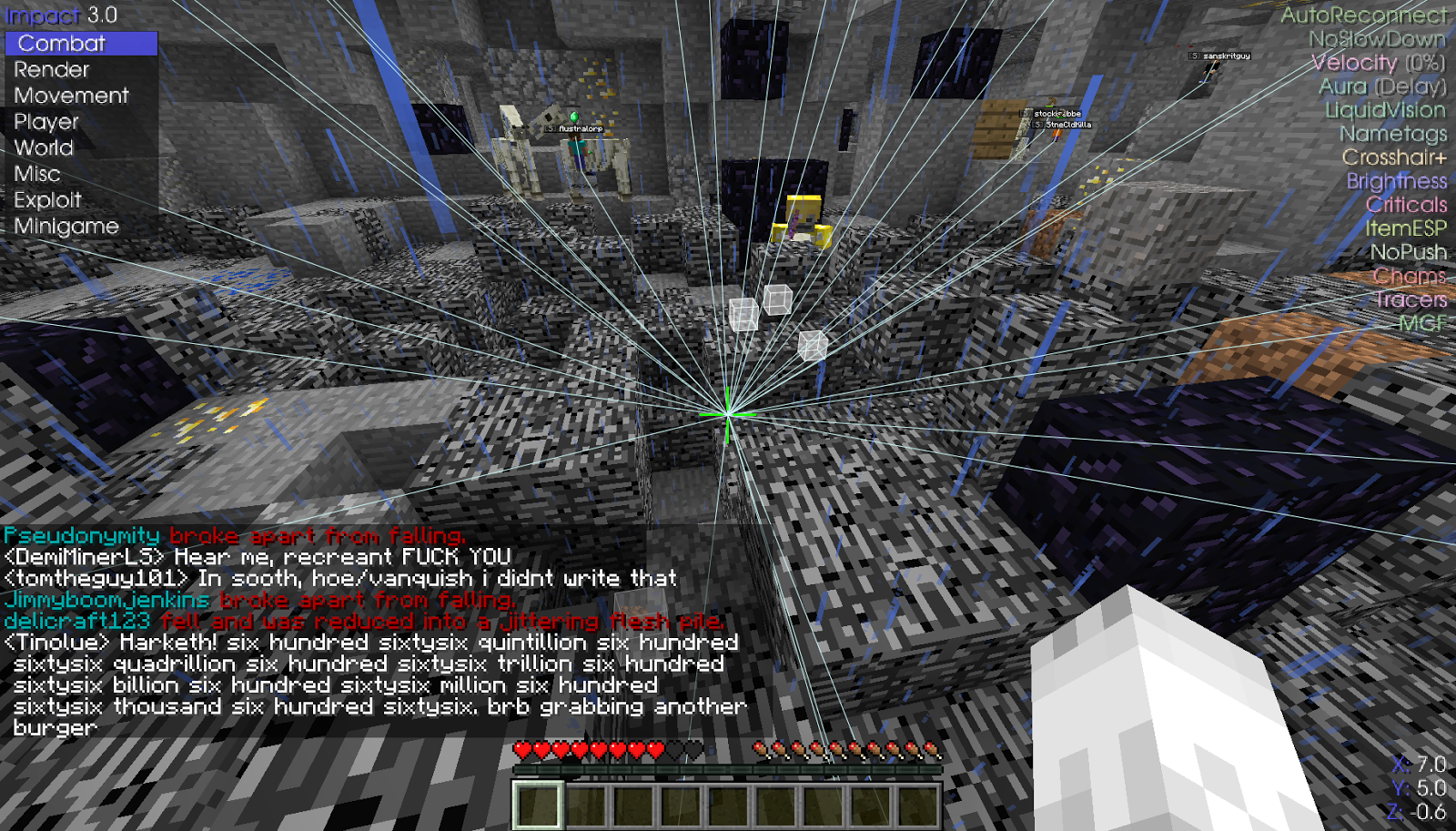Expand the Combat category

click(64, 43)
